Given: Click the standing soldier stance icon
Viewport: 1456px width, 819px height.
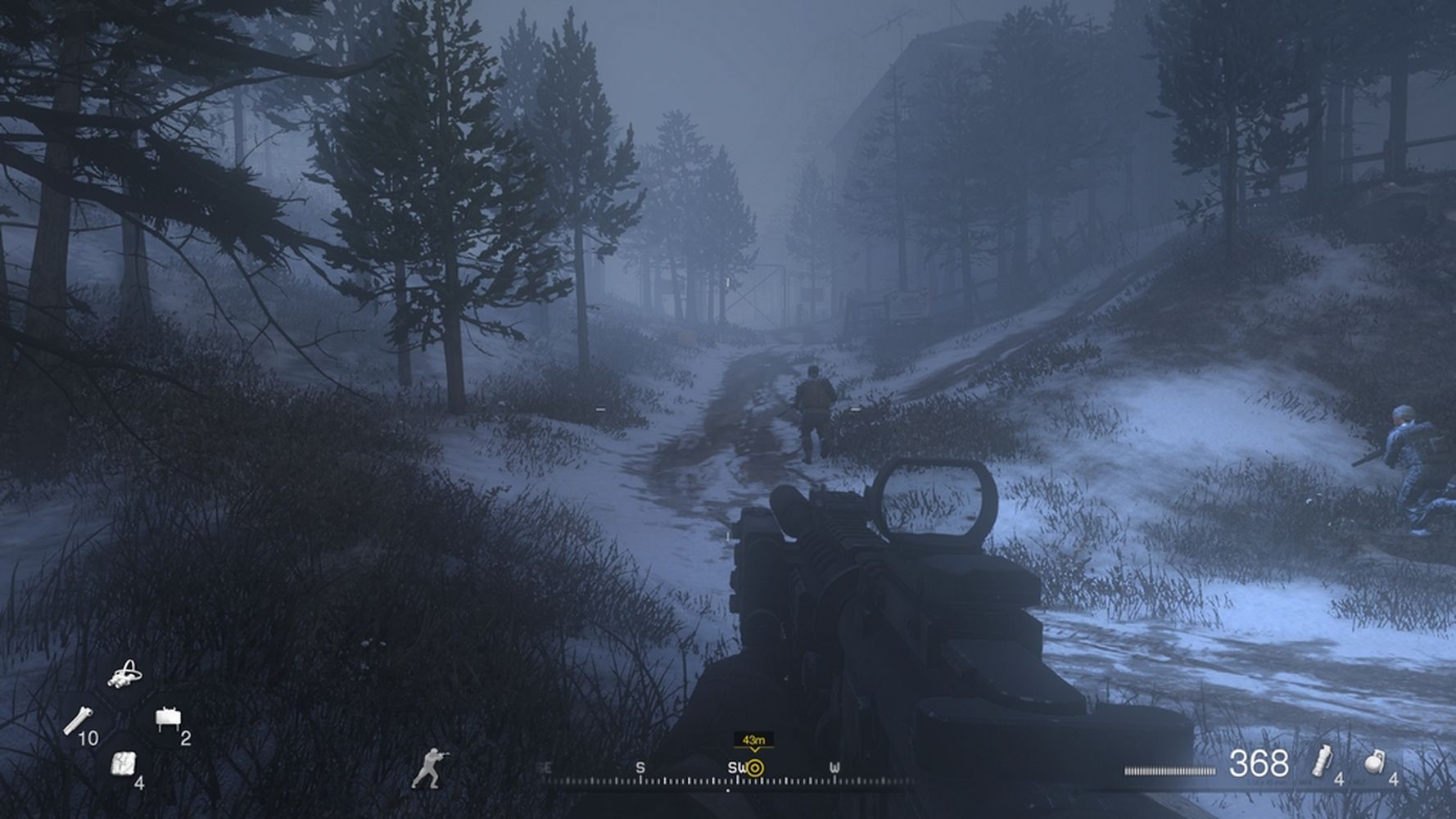Looking at the screenshot, I should click(x=428, y=768).
